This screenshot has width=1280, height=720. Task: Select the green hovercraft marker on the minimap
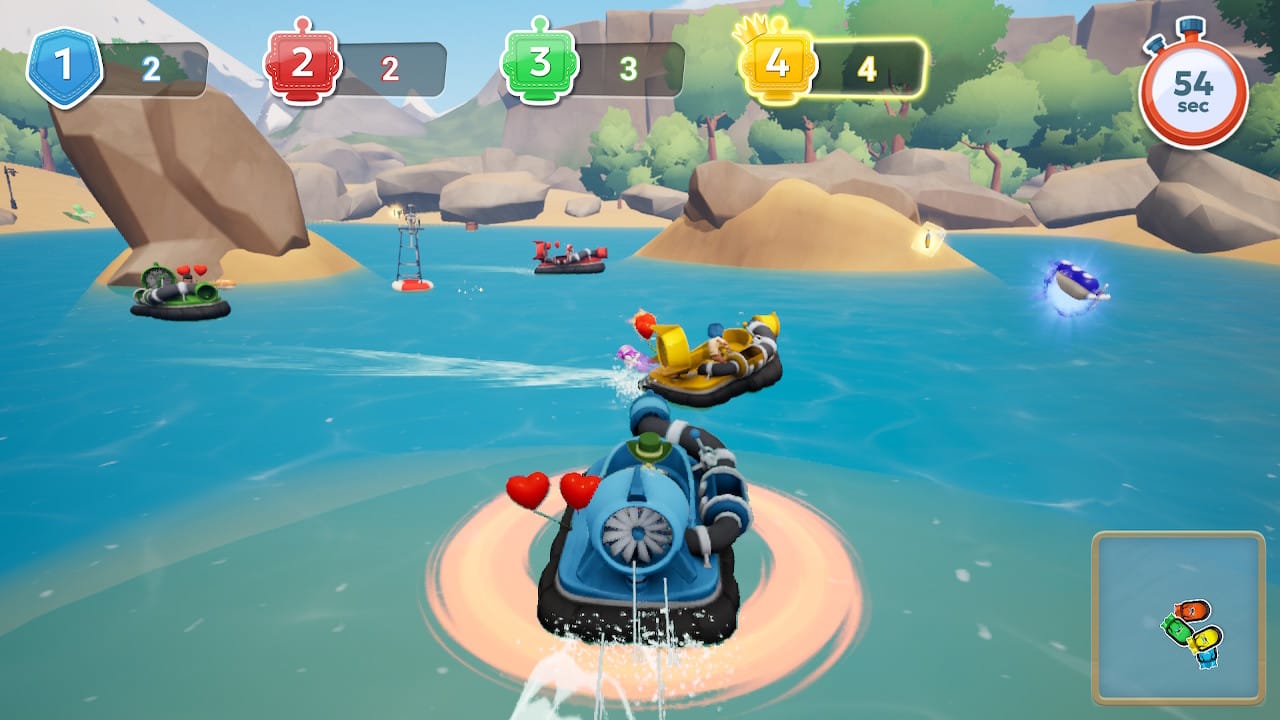1178,631
